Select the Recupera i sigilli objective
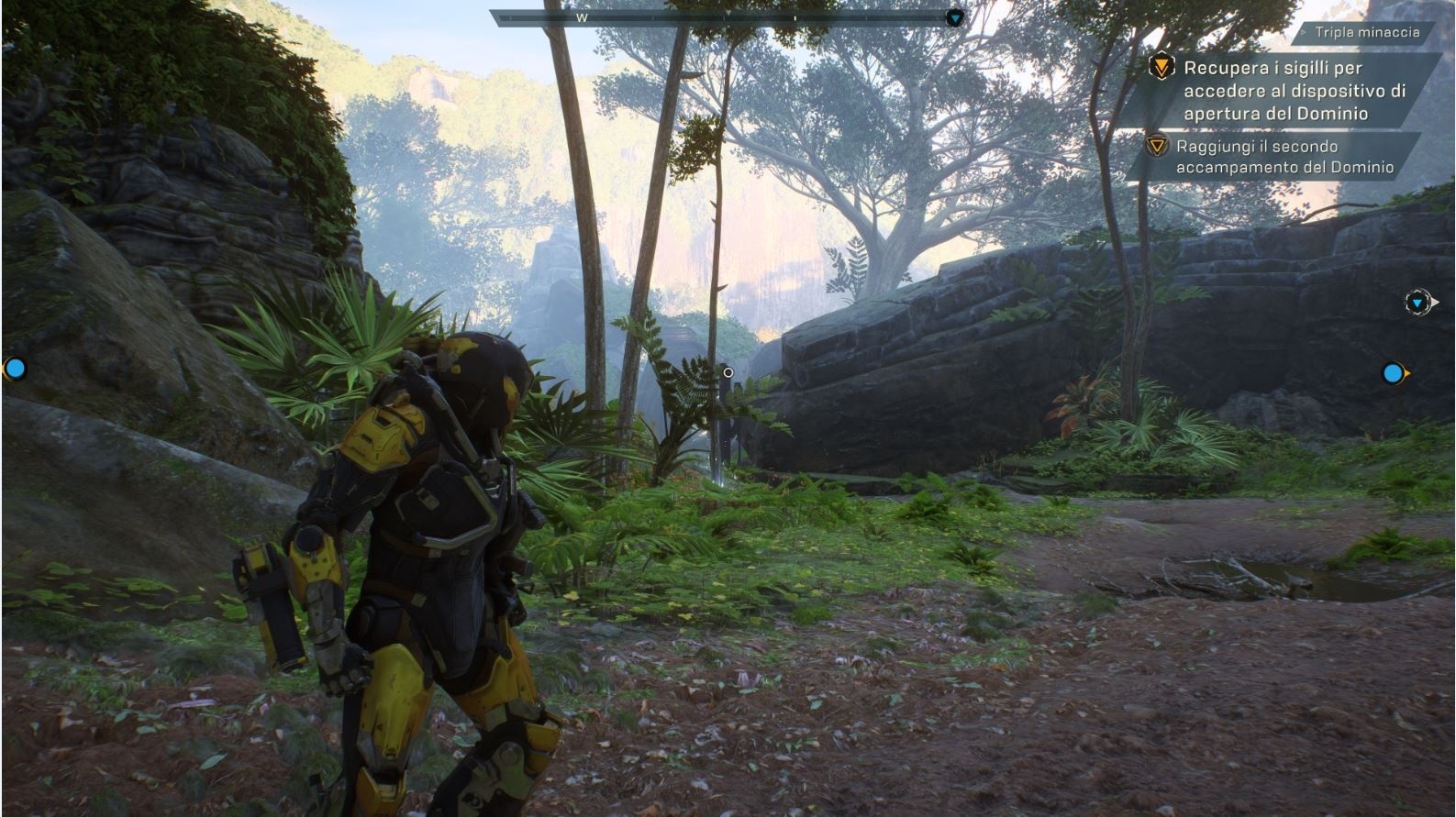The height and width of the screenshot is (817, 1456). (x=1294, y=90)
